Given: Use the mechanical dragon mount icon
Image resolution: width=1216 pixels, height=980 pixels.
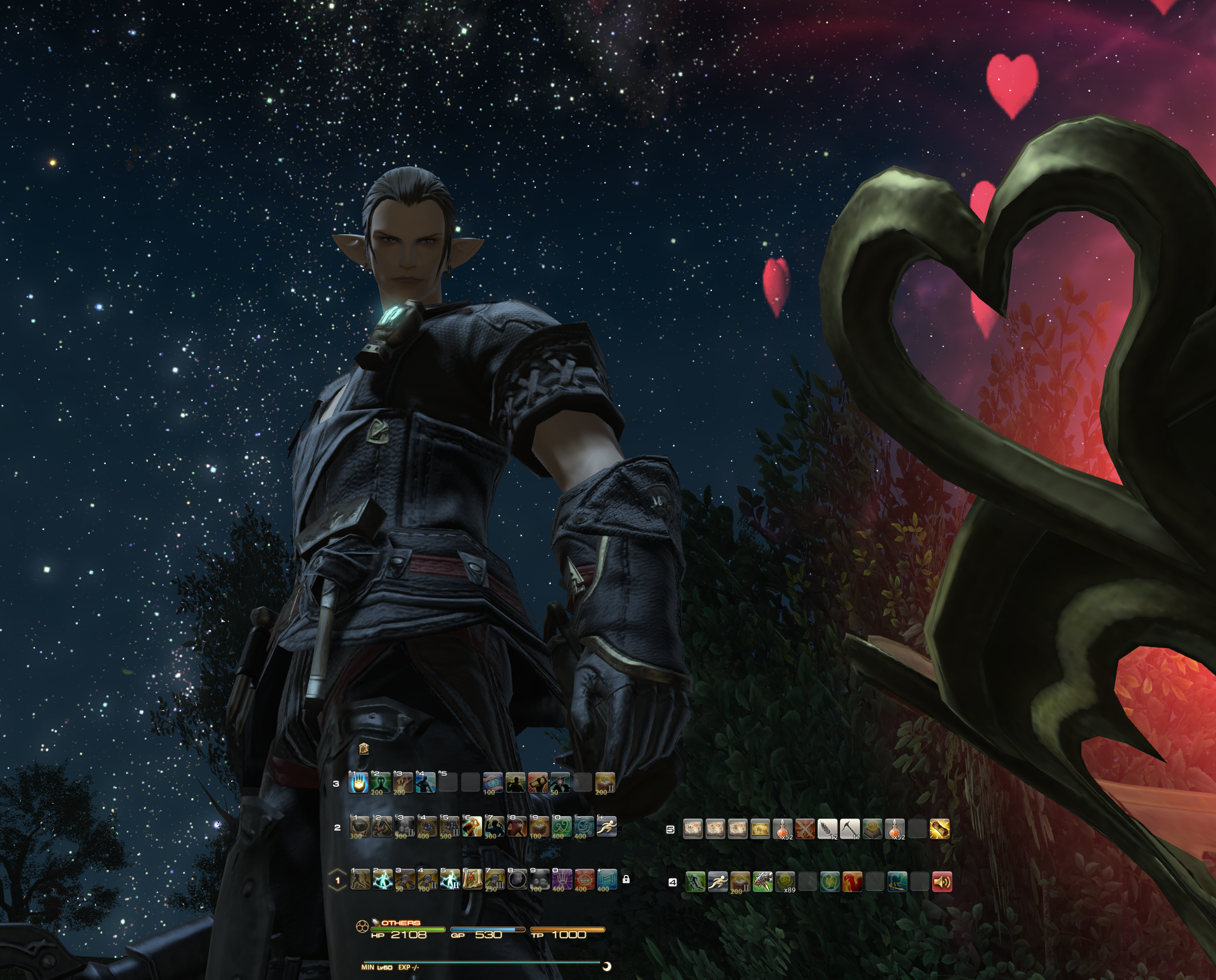Looking at the screenshot, I should (763, 882).
